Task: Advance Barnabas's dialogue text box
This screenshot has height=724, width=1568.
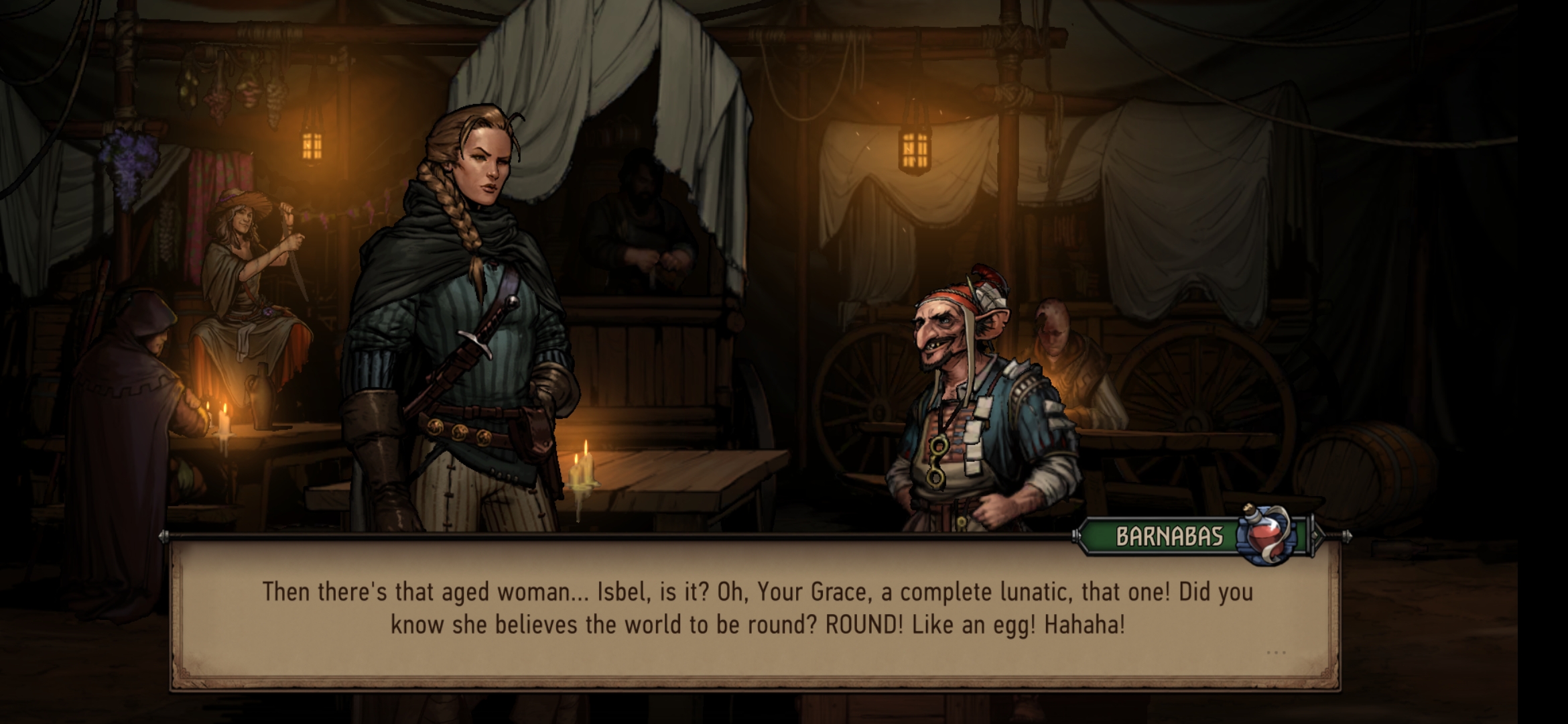Action: [x=756, y=610]
